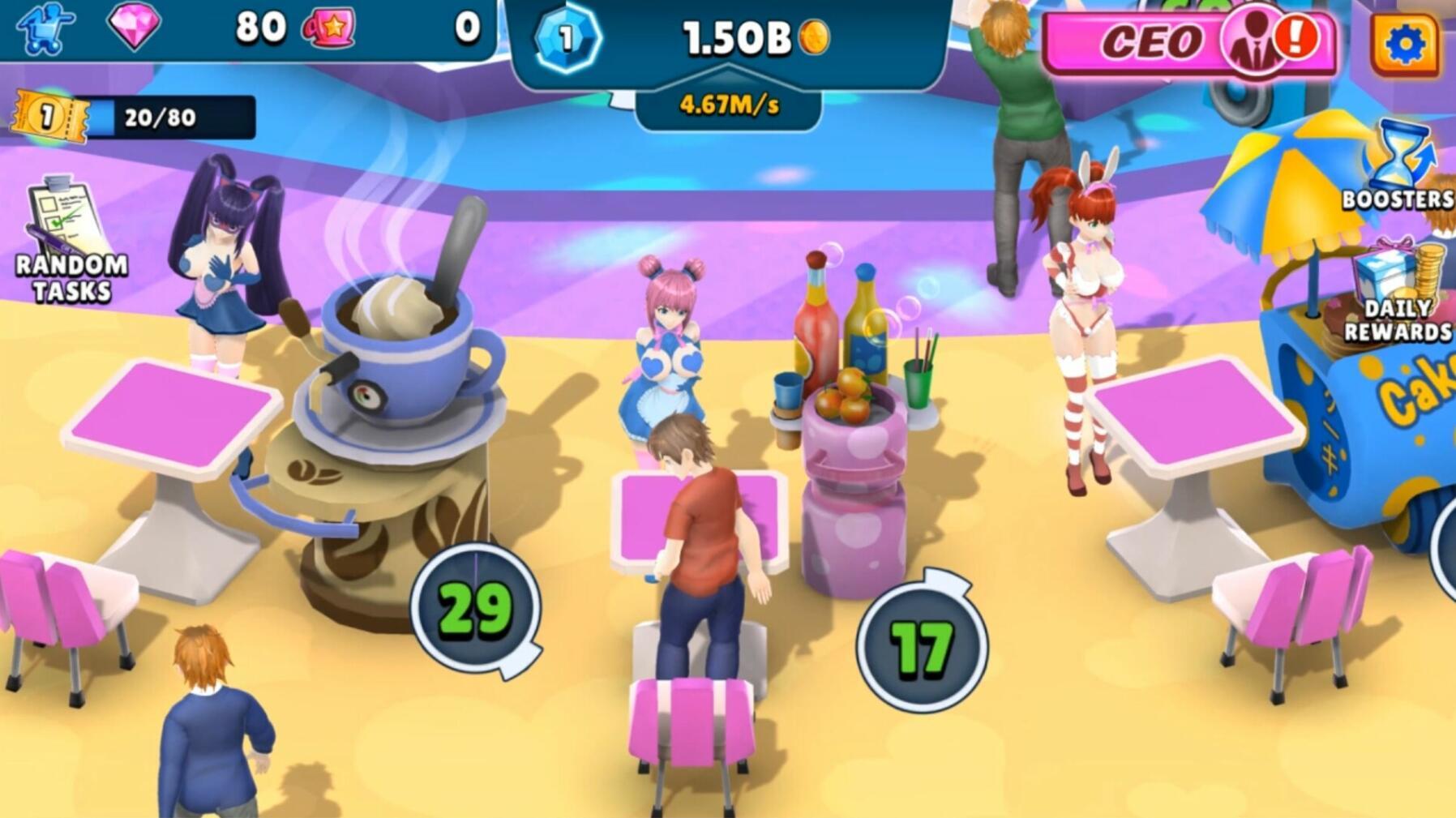Tap the ticket icon beside the progress bar
1456x818 pixels.
coord(49,114)
